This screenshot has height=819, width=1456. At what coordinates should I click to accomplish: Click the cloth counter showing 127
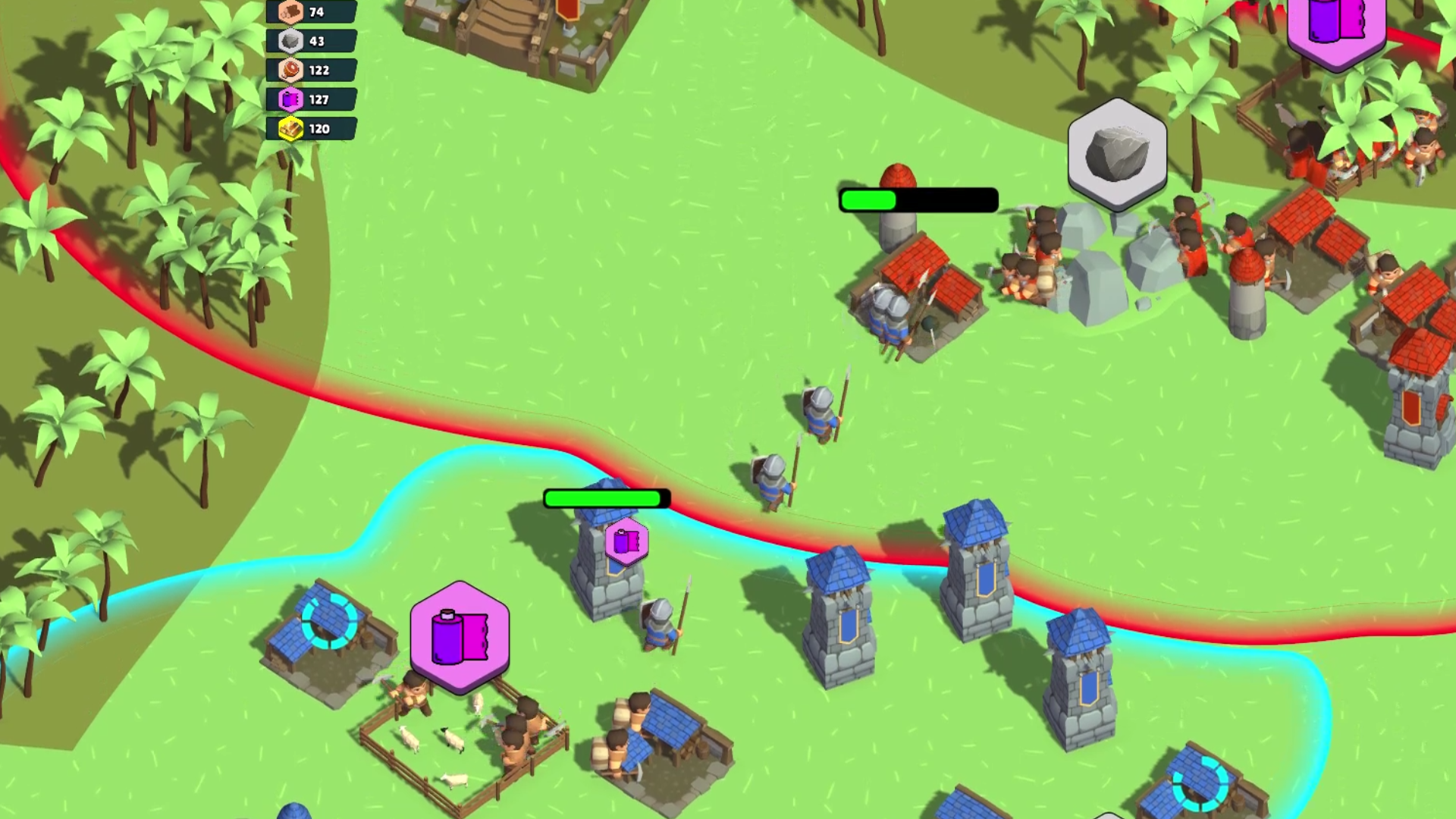[x=319, y=99]
